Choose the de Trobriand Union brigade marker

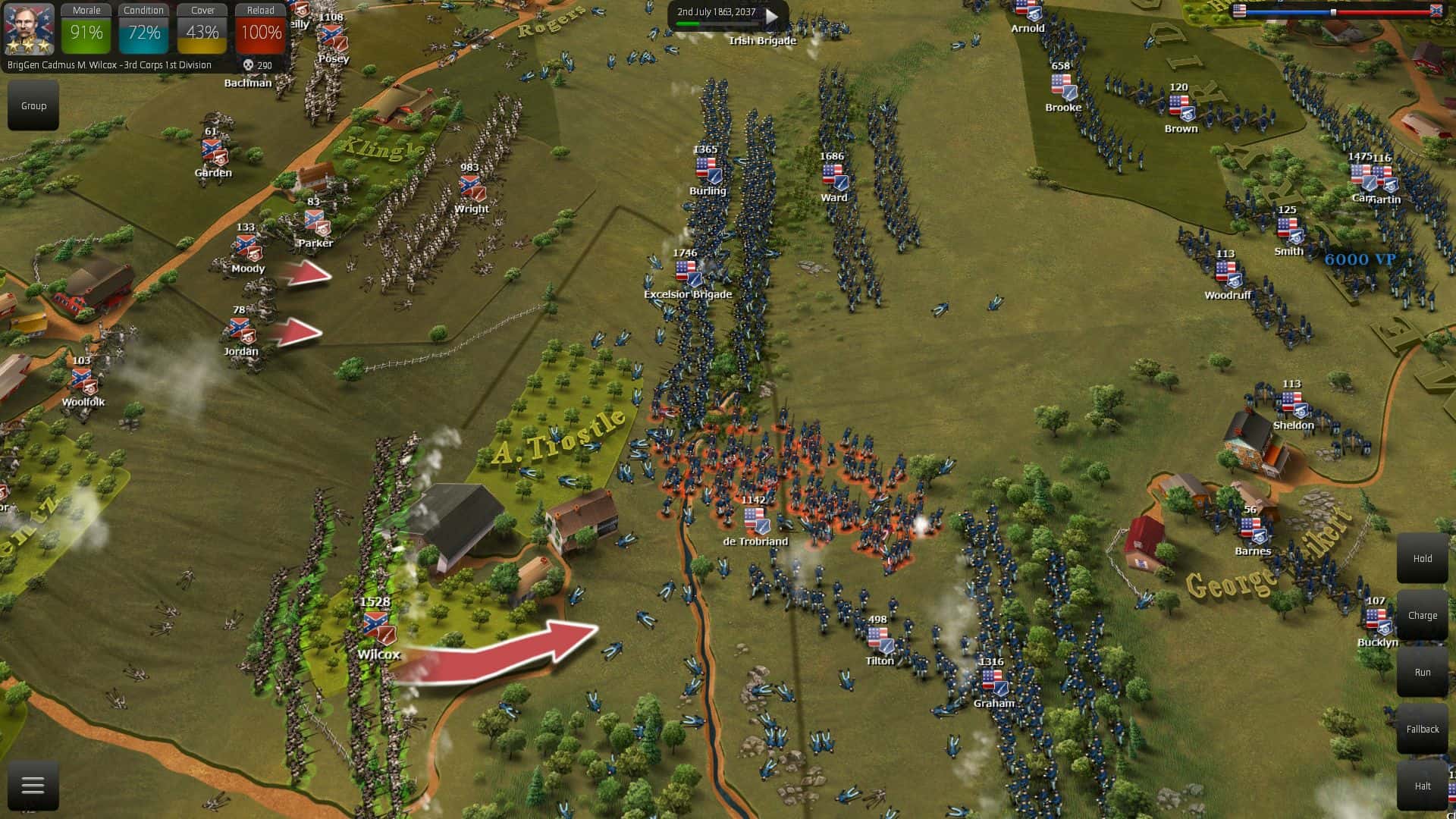coord(756,521)
